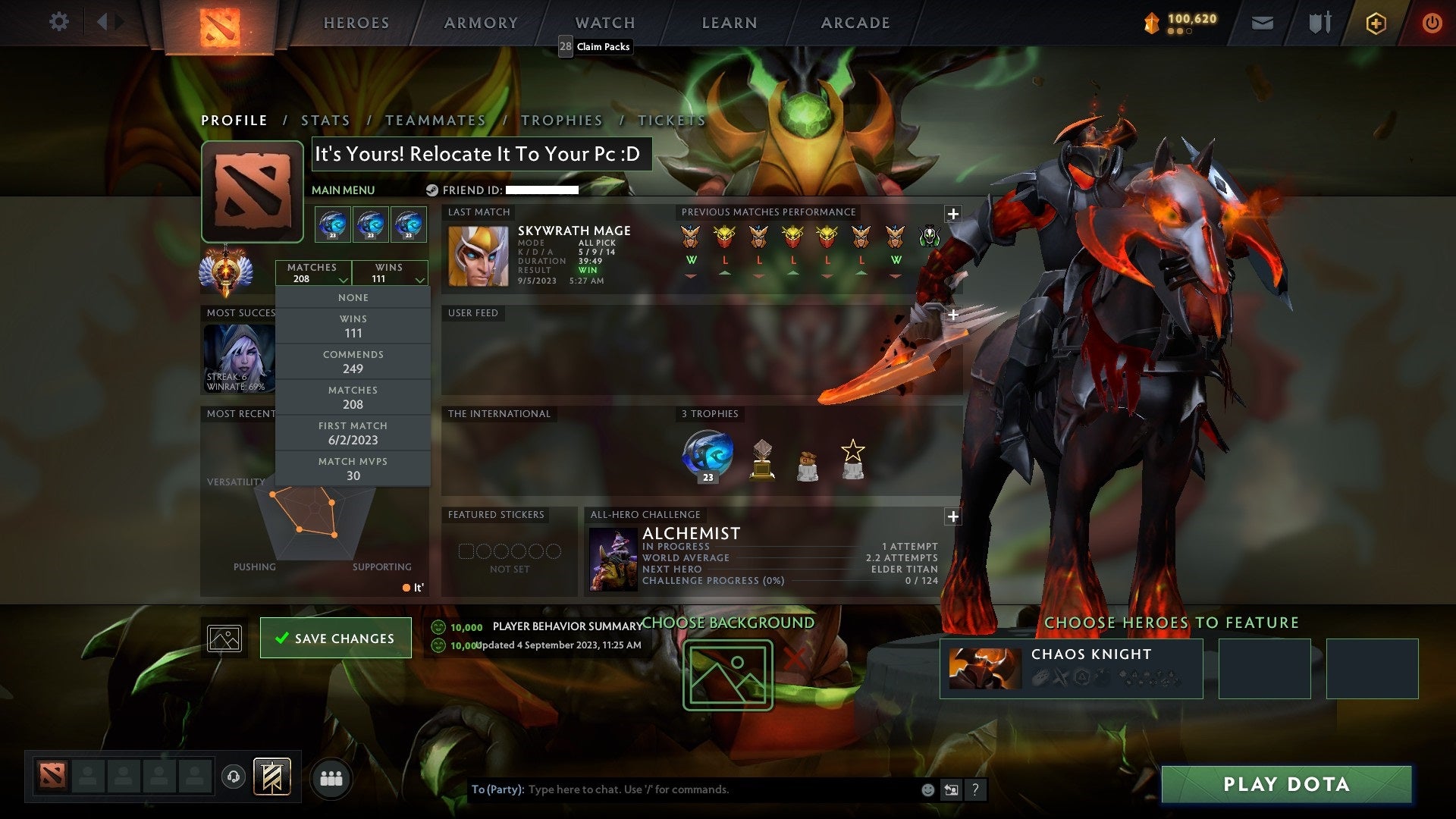Click the shield-and-sword loadout icon
1456x819 pixels.
click(1319, 22)
